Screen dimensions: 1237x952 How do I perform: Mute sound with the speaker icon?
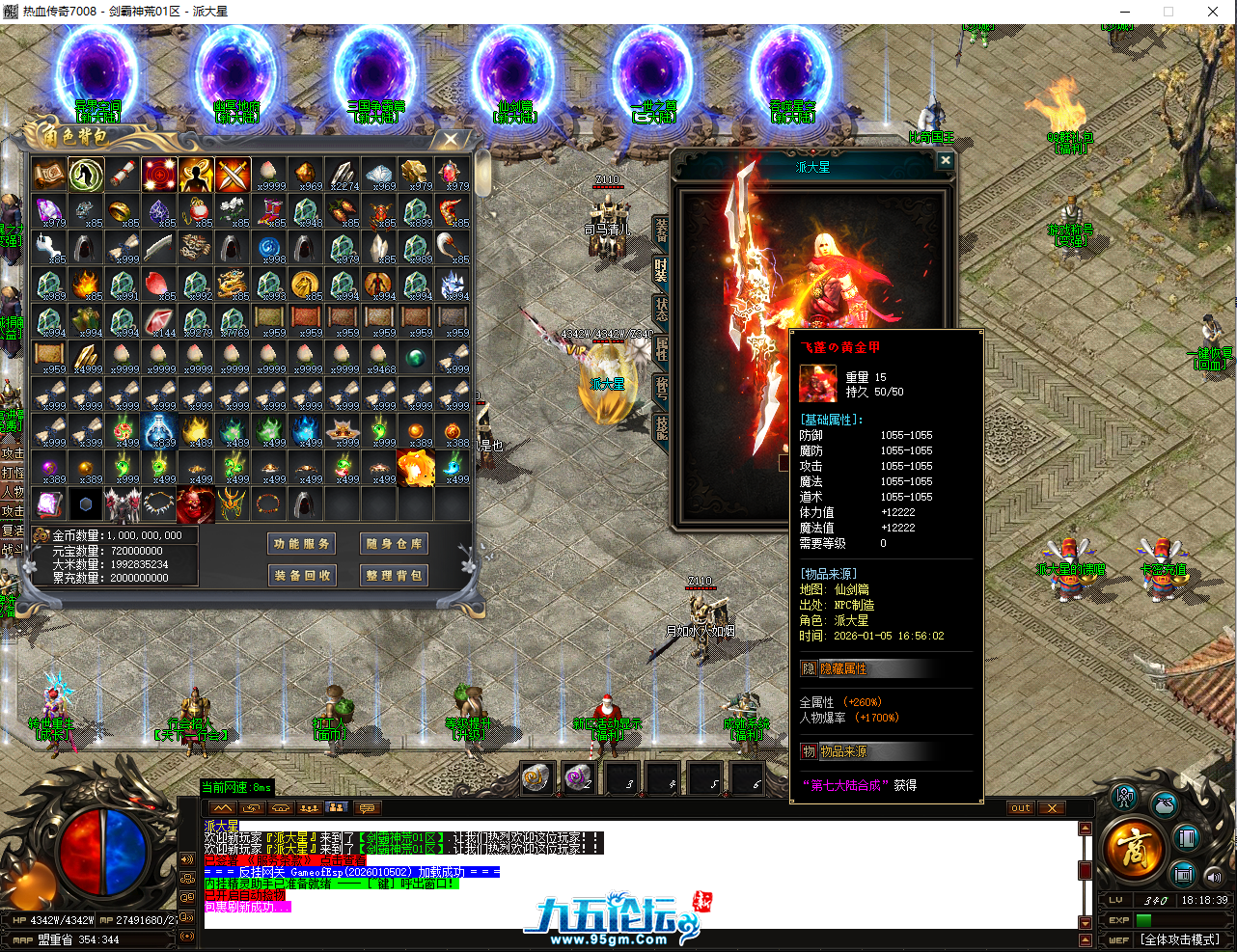coord(1214,876)
